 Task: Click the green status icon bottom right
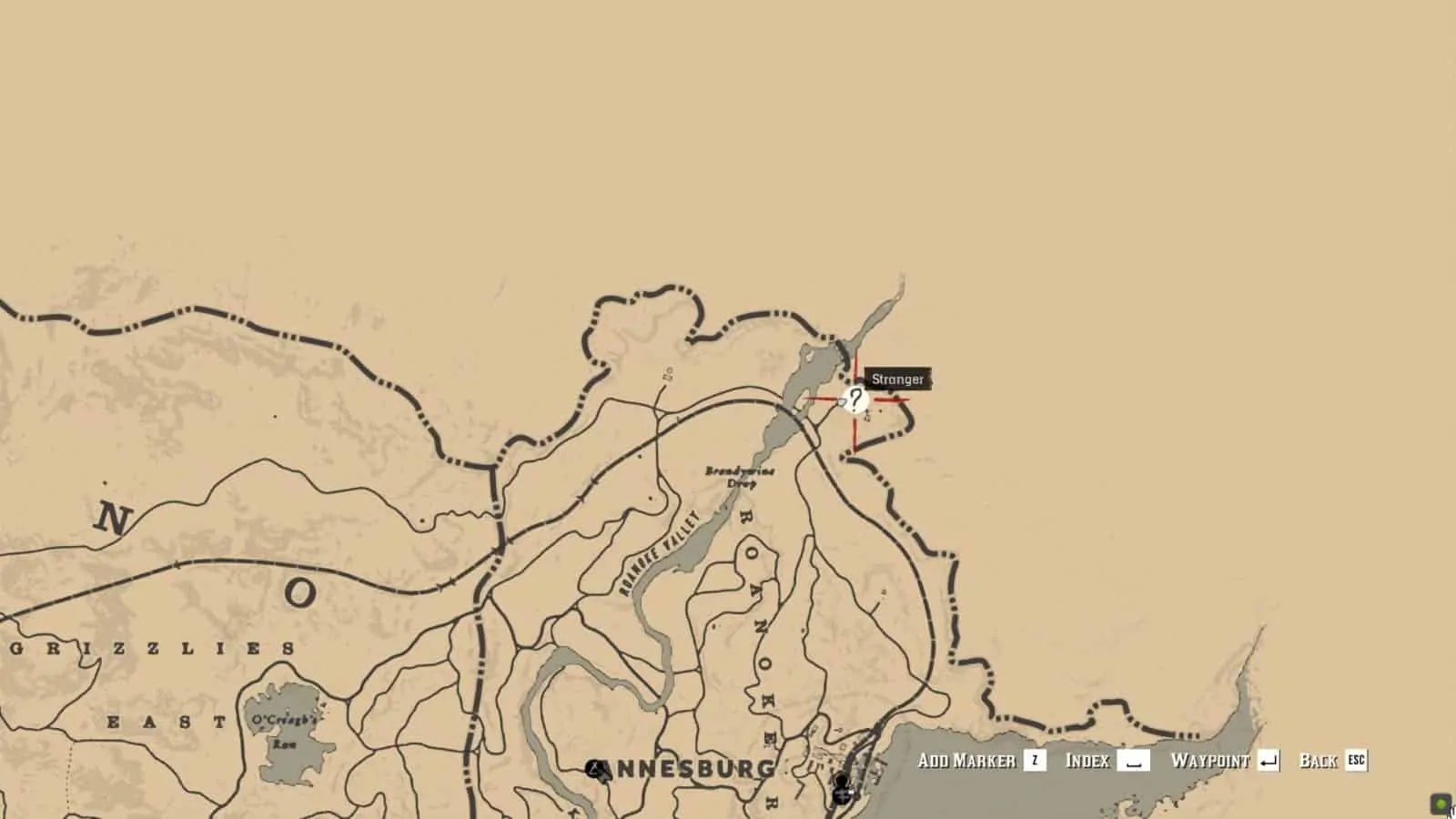point(1441,804)
